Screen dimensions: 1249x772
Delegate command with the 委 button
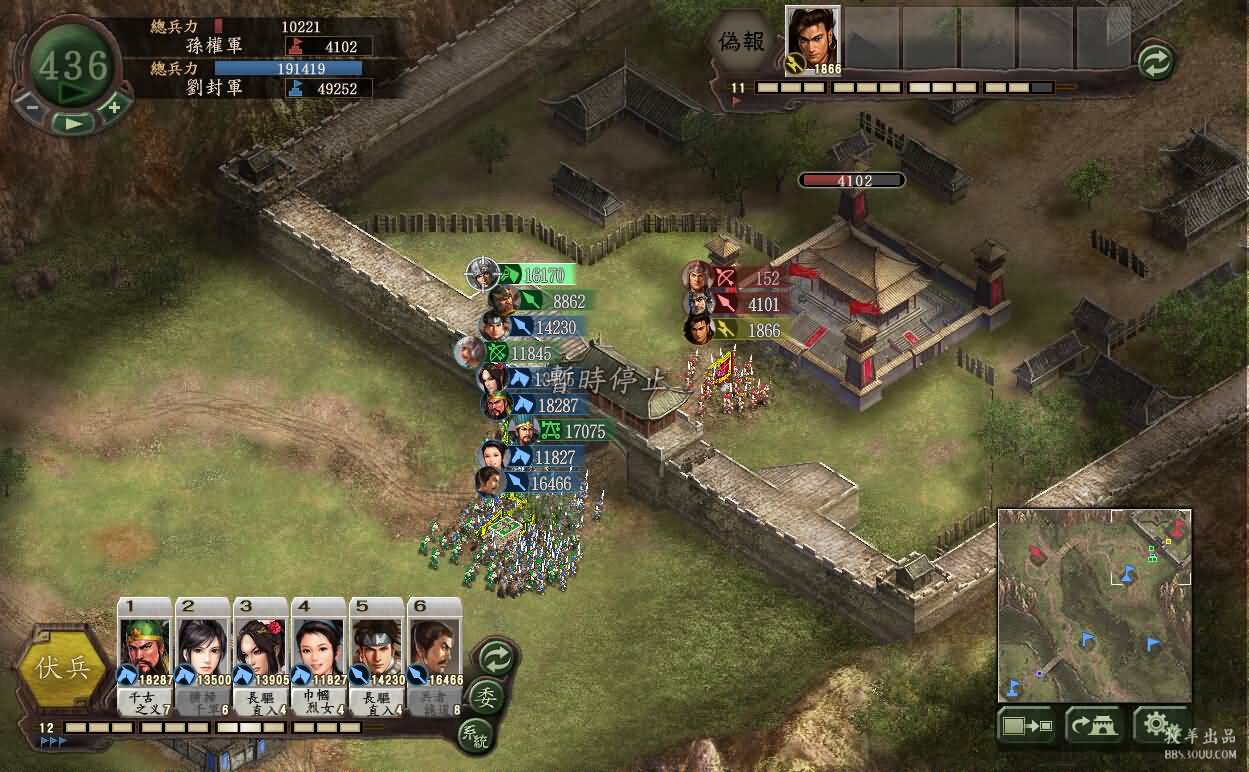click(487, 696)
